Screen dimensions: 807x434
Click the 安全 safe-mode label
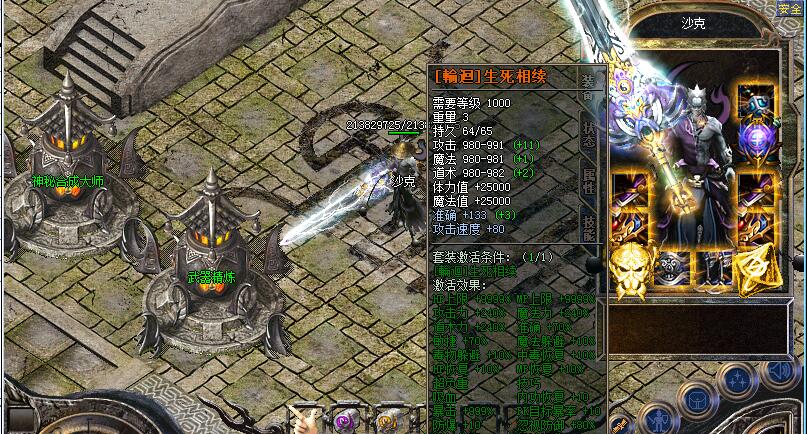(x=789, y=8)
